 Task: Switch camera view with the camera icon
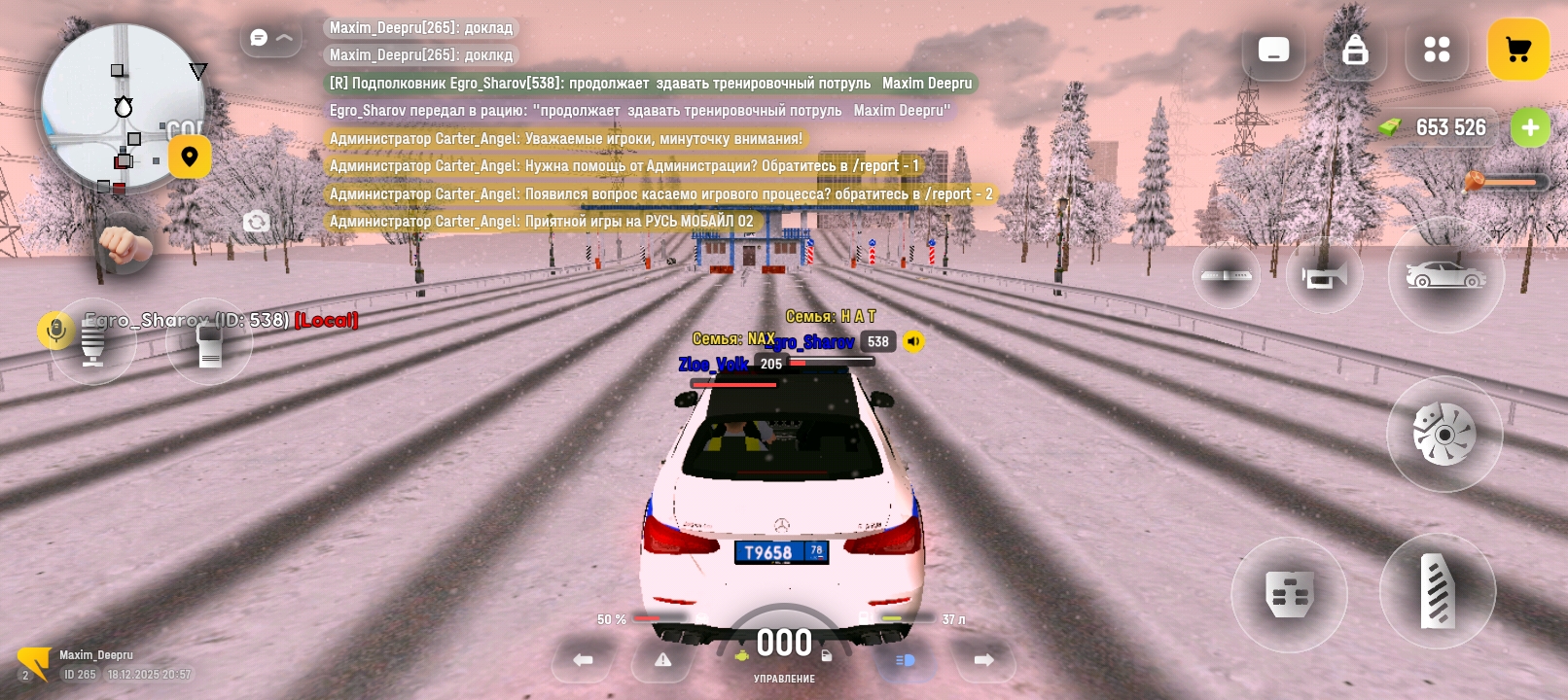tap(257, 222)
